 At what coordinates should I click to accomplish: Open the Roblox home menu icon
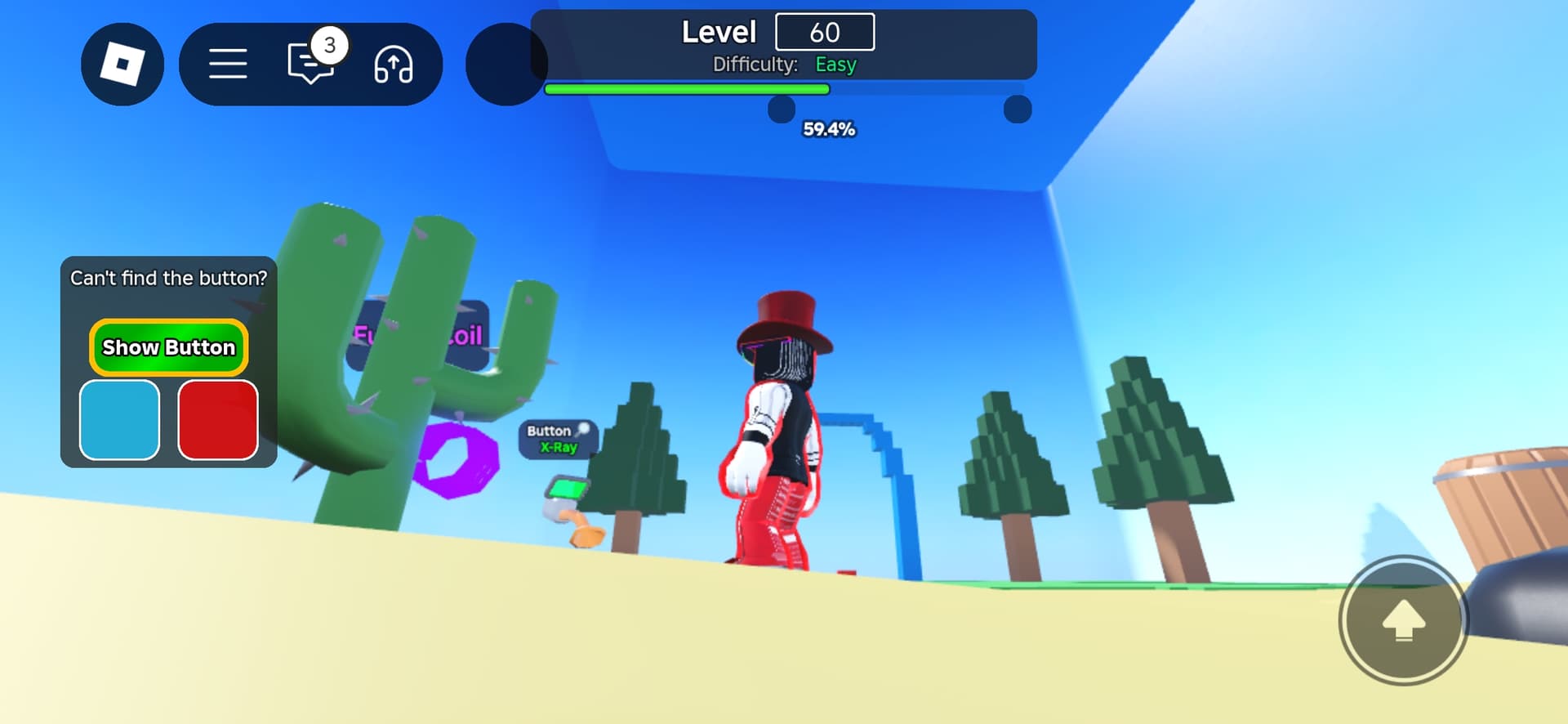coord(122,64)
